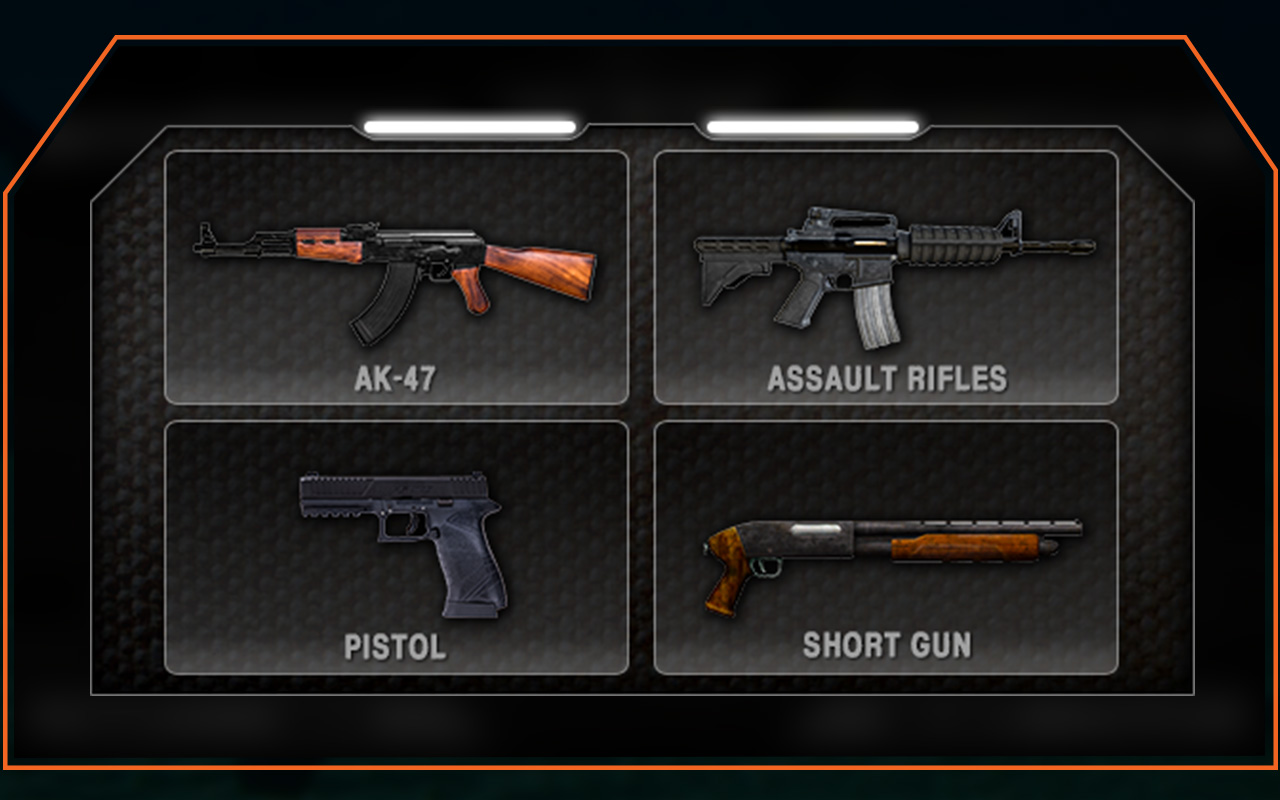Select the Pistol weapon icon
Screen dimensions: 1280x800
(x=400, y=545)
